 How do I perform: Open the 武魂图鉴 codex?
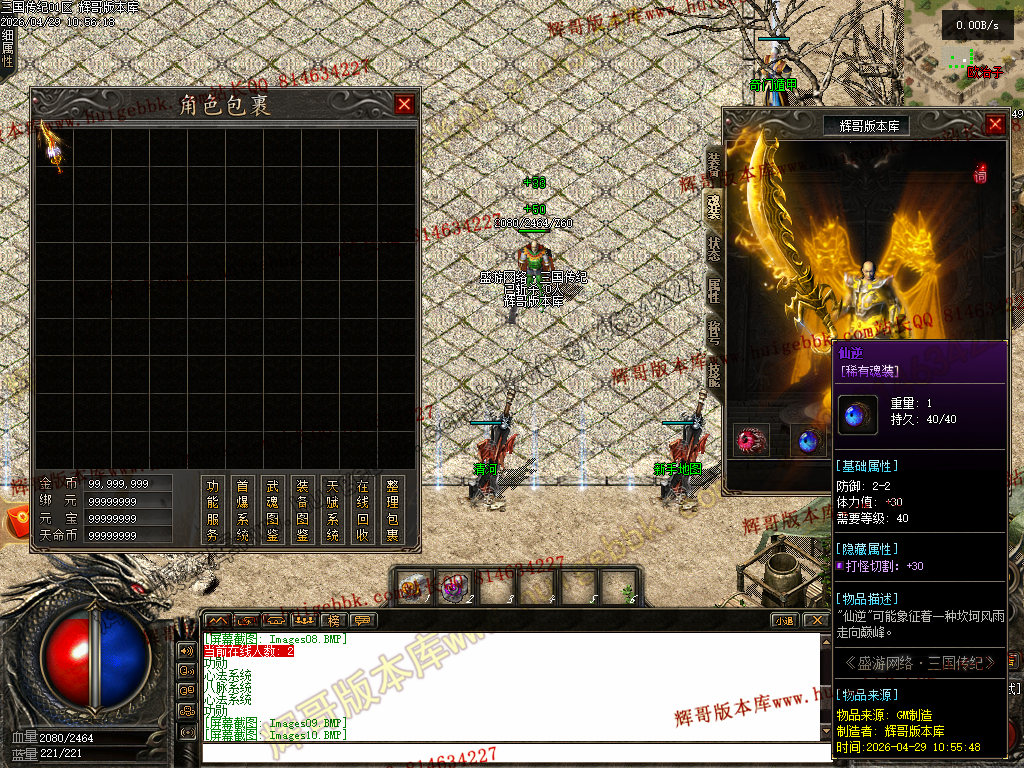pos(272,510)
